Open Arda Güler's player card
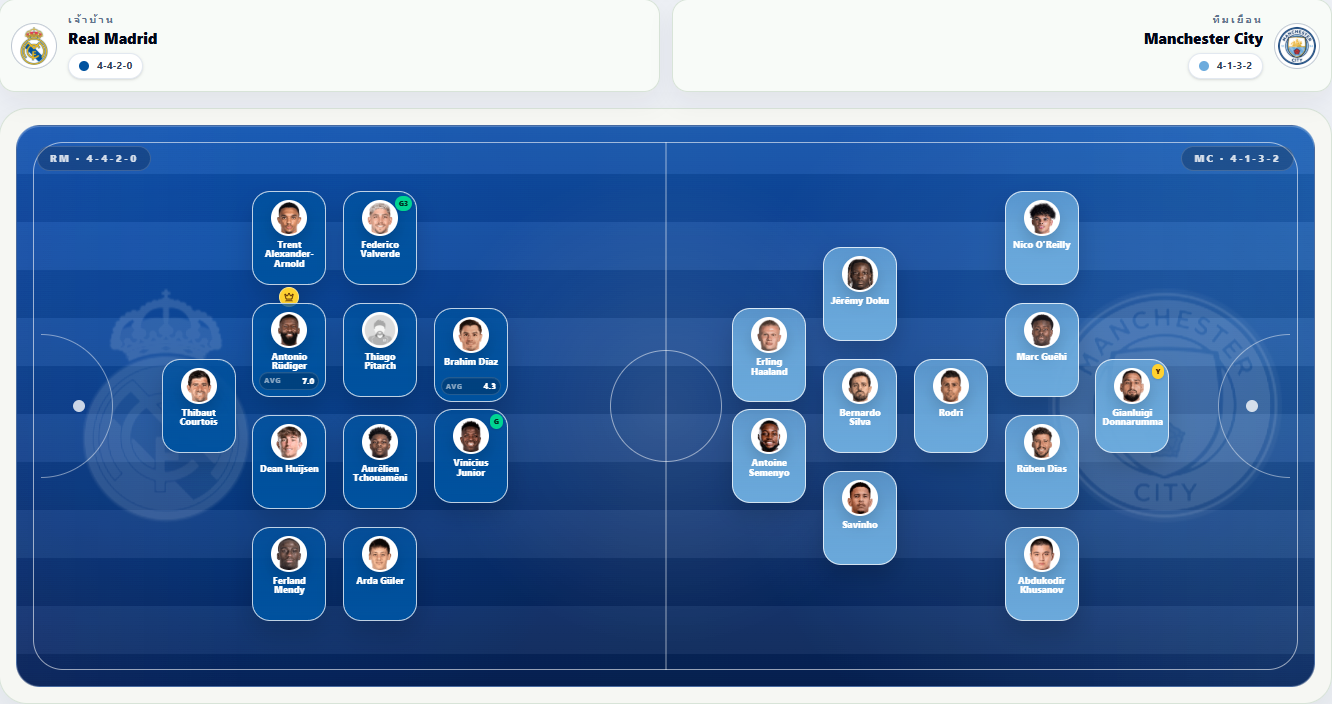Viewport: 1332px width, 704px height. (x=380, y=573)
